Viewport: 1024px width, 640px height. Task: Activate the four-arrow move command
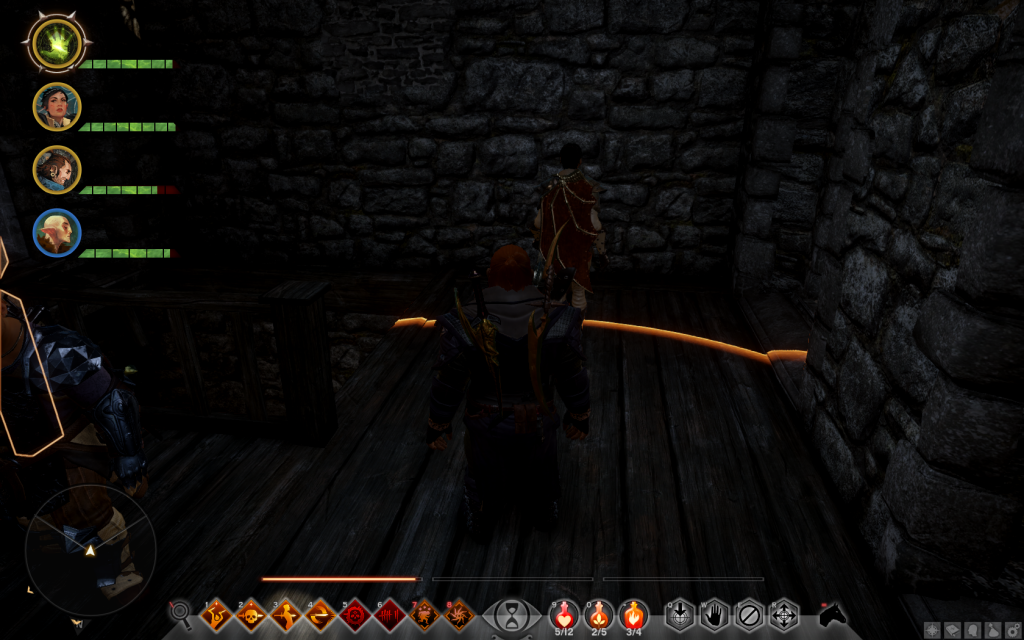783,613
